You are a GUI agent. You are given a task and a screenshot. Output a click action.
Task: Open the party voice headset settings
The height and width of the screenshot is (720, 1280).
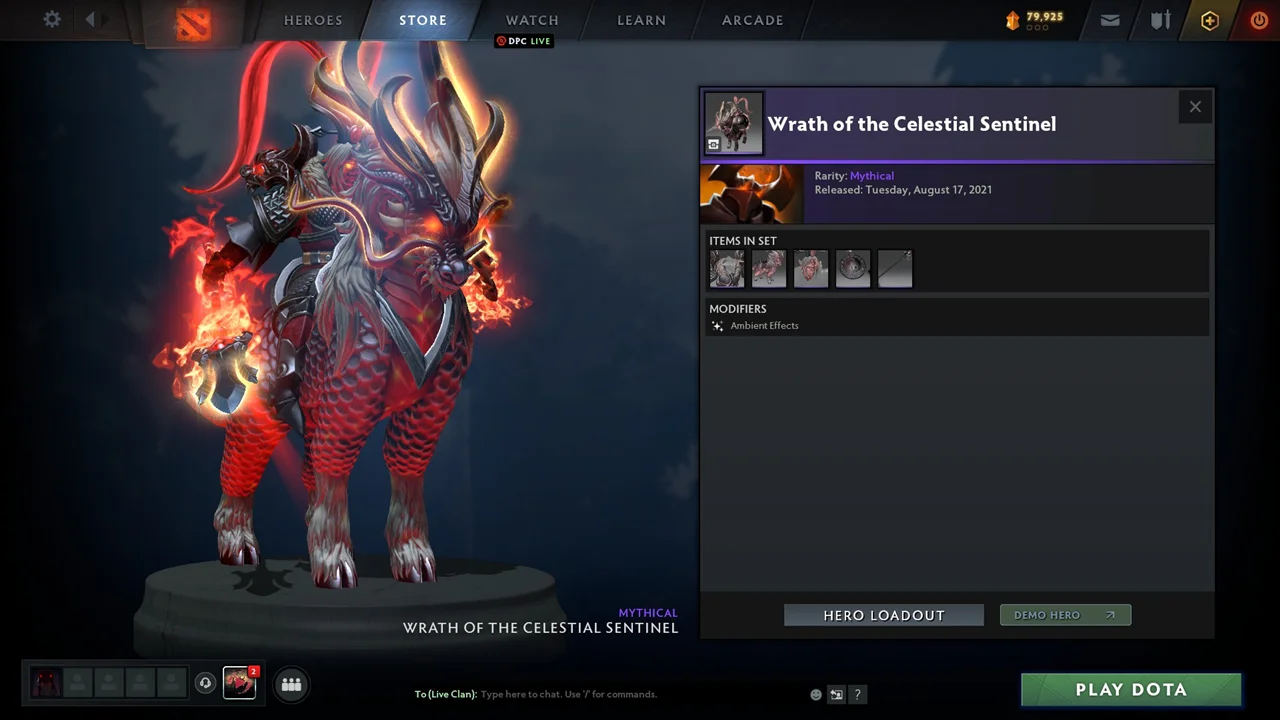(x=205, y=683)
